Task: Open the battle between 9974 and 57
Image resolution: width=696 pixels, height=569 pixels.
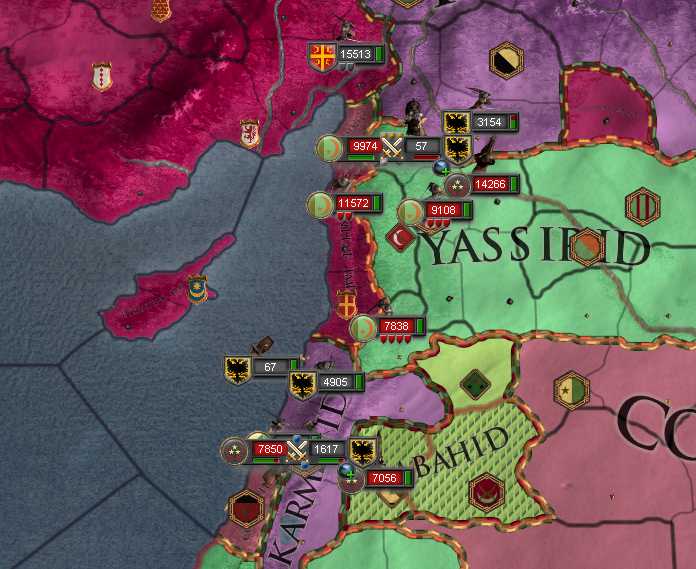Action: tap(393, 147)
